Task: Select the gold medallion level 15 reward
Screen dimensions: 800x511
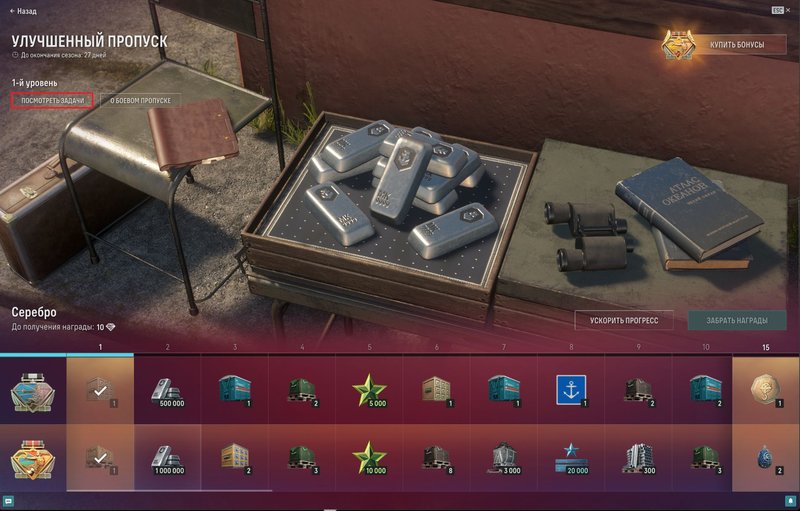Action: click(766, 390)
